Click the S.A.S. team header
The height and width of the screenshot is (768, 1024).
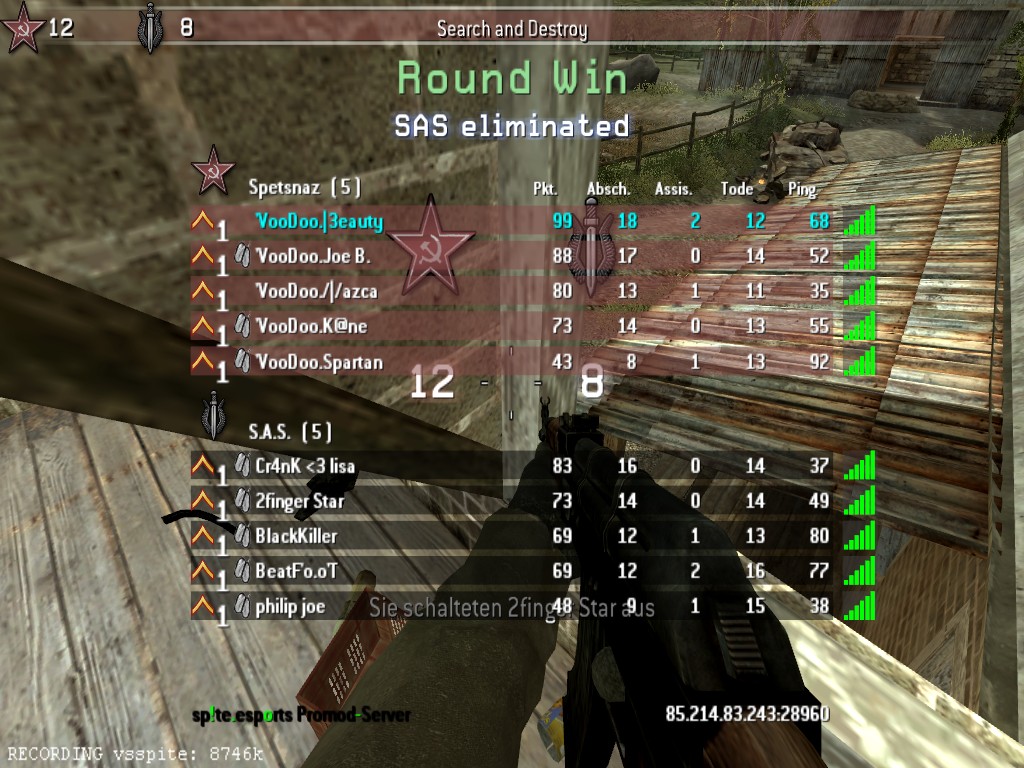point(290,432)
